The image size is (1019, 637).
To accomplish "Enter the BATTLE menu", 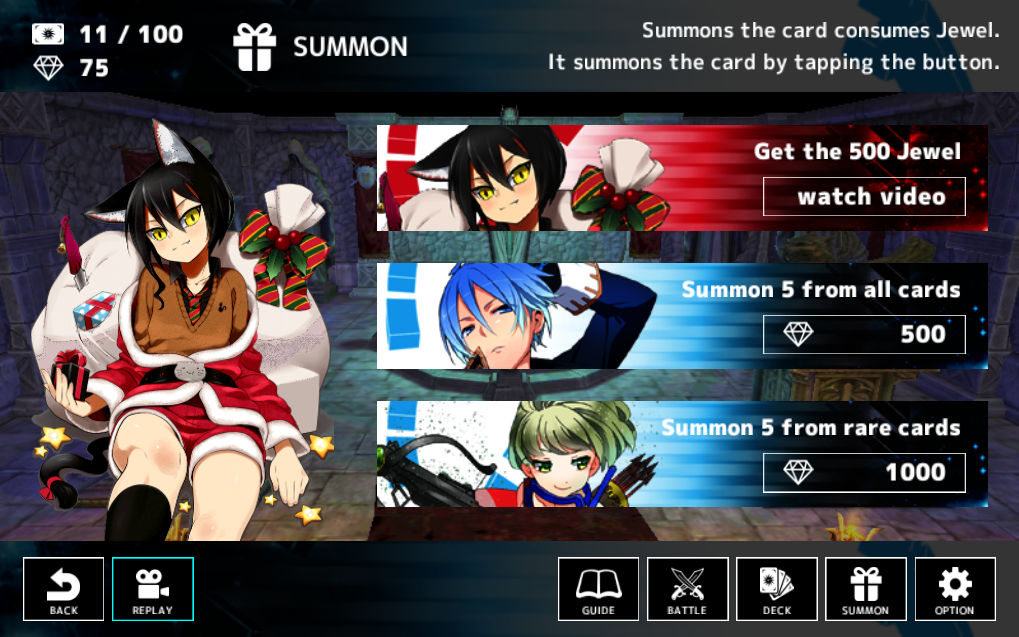I will point(687,589).
